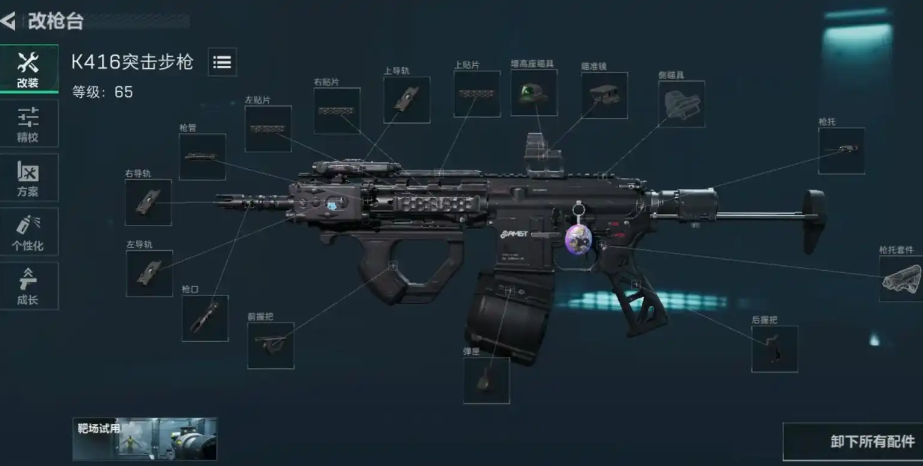Select the 右导轨 right rail slot
The width and height of the screenshot is (923, 466).
click(x=148, y=202)
